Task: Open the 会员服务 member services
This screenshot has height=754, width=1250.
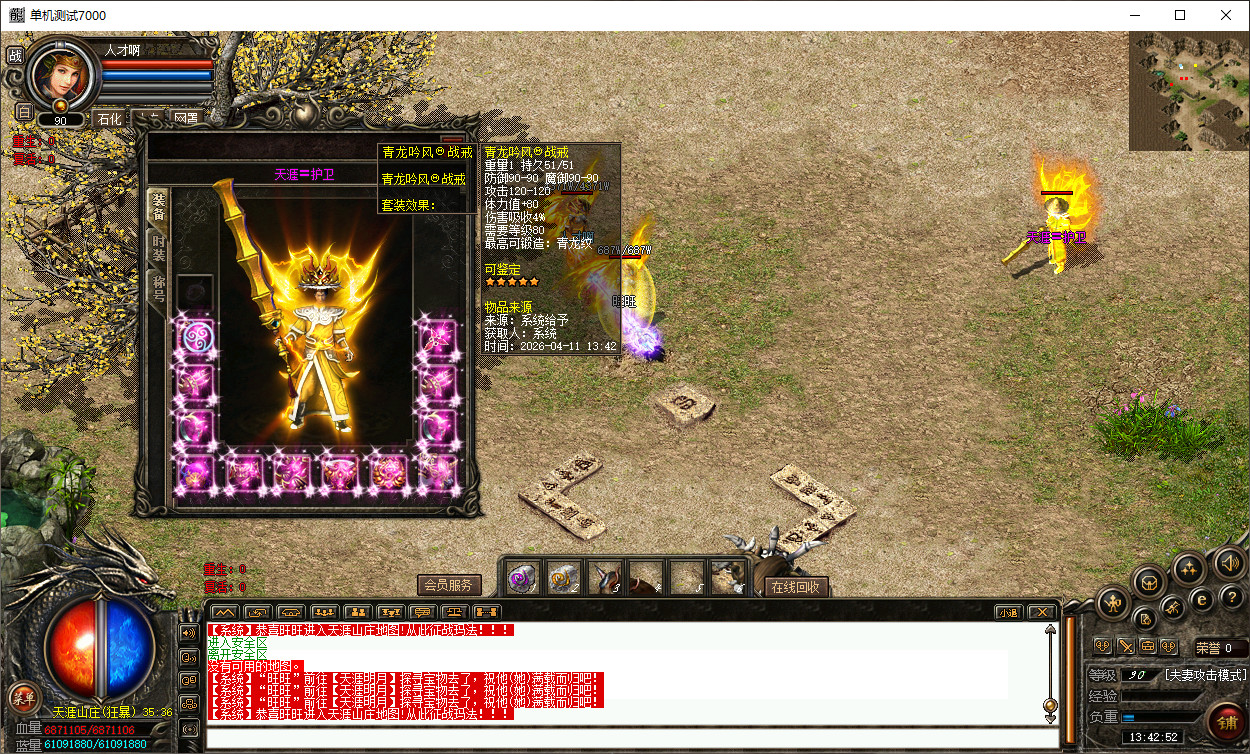Action: click(449, 586)
